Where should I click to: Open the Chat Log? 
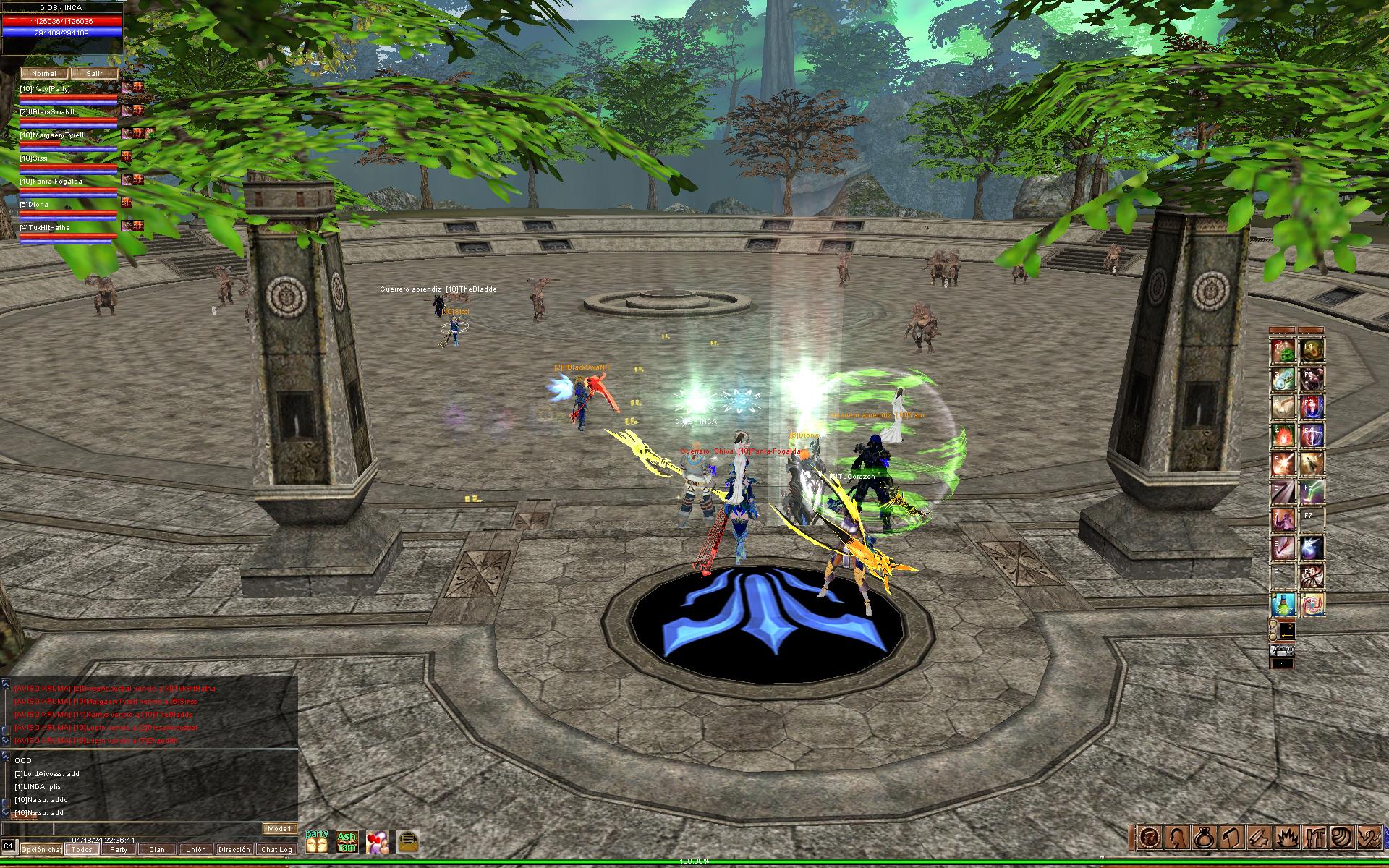[276, 849]
